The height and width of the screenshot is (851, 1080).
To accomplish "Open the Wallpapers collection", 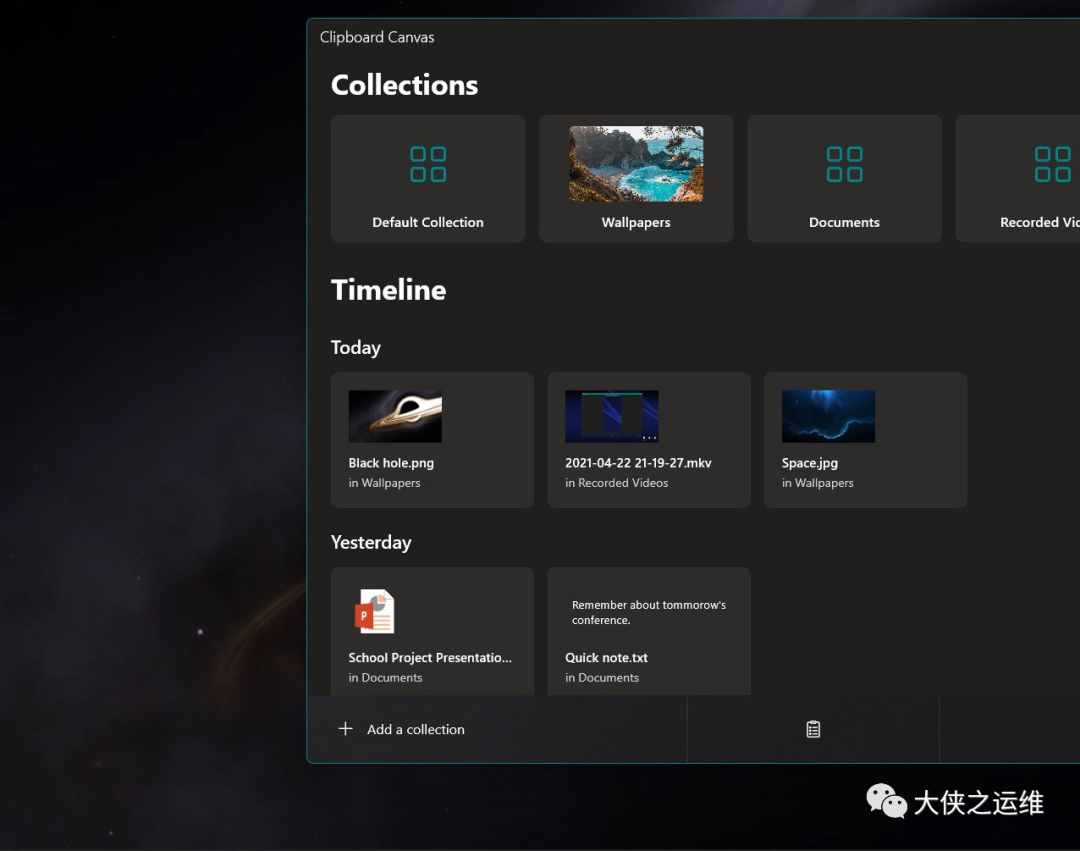I will [636, 179].
